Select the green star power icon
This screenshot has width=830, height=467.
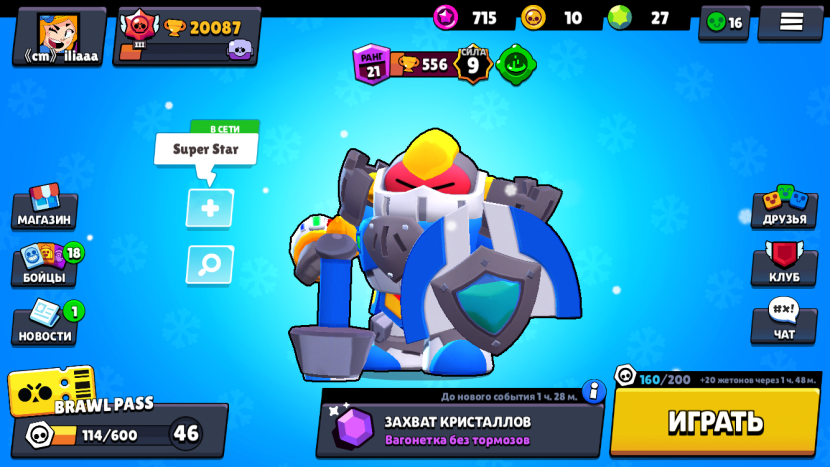pyautogui.click(x=516, y=64)
